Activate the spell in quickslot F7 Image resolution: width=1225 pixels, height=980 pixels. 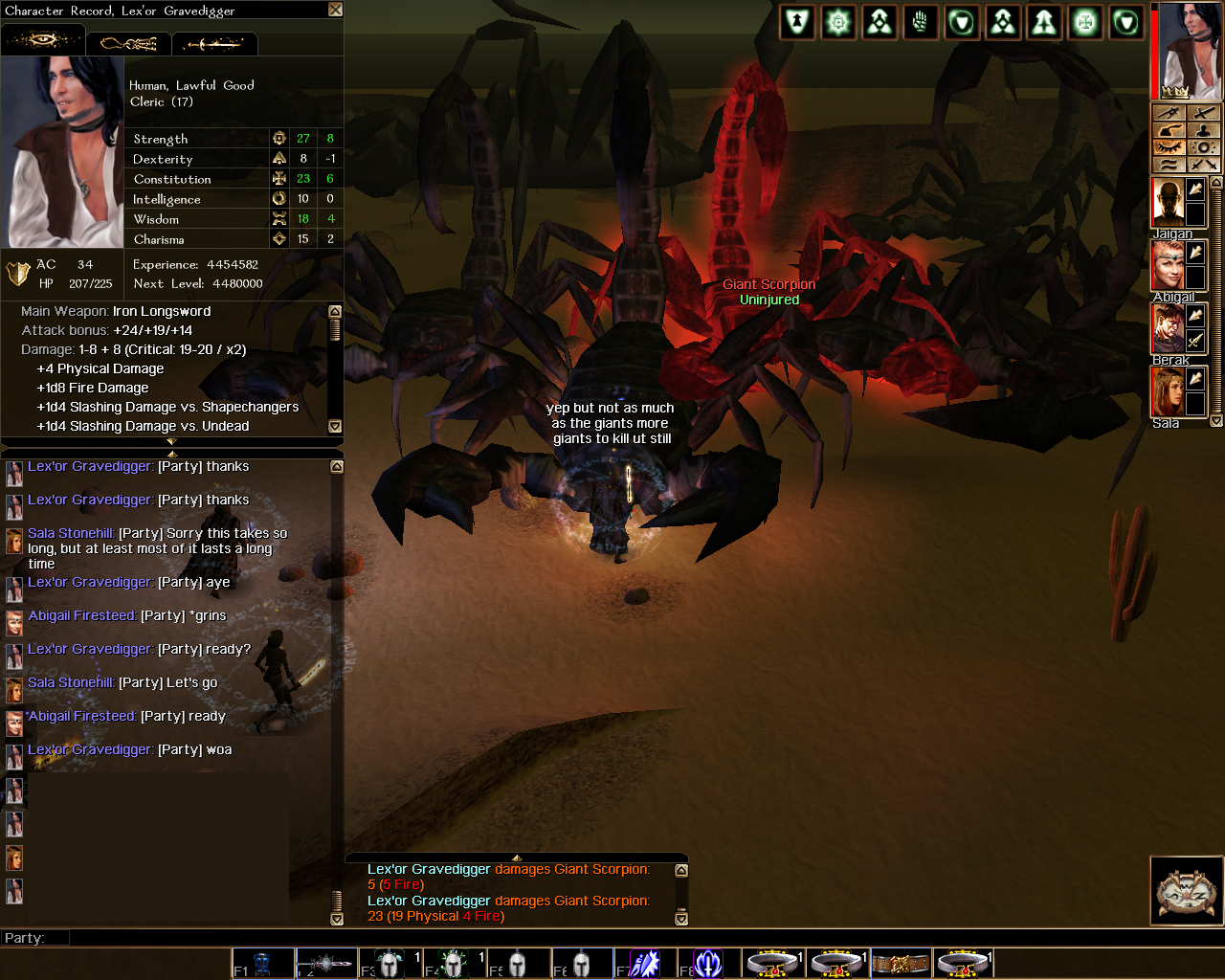pos(643,964)
